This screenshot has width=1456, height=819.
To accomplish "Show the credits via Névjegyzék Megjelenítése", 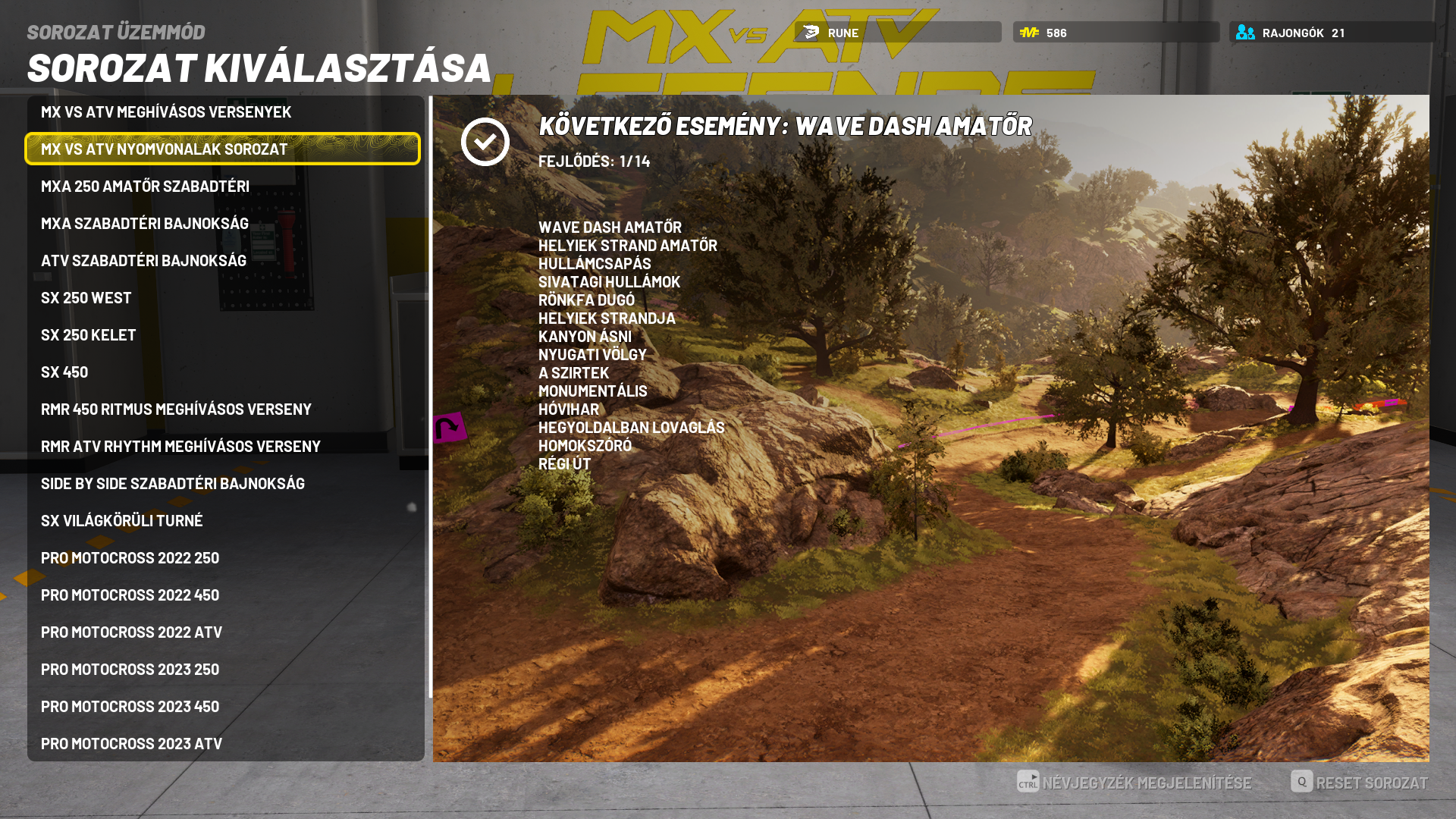I will pos(1134,783).
